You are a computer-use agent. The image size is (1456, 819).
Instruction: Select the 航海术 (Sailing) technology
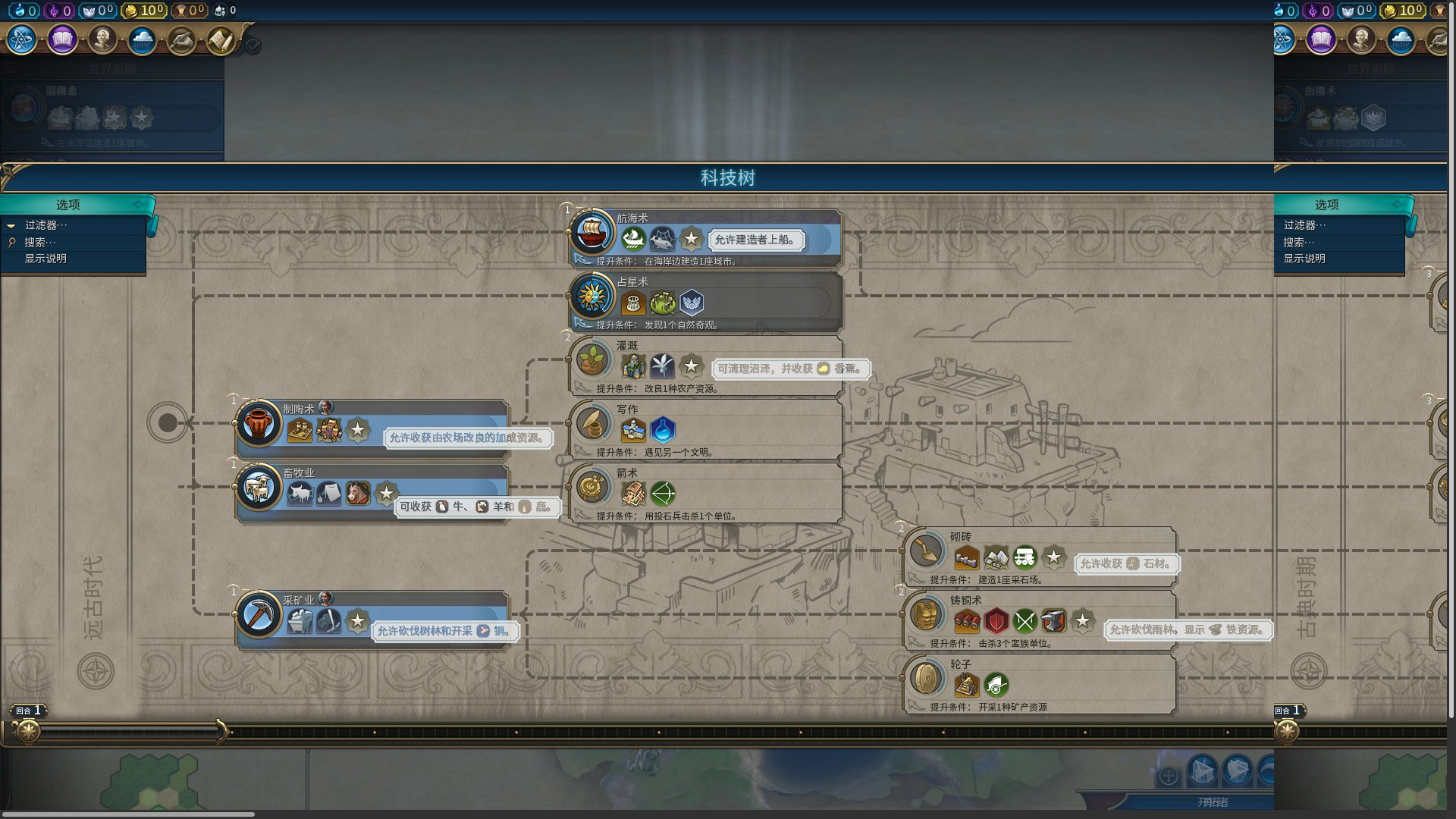pyautogui.click(x=592, y=231)
